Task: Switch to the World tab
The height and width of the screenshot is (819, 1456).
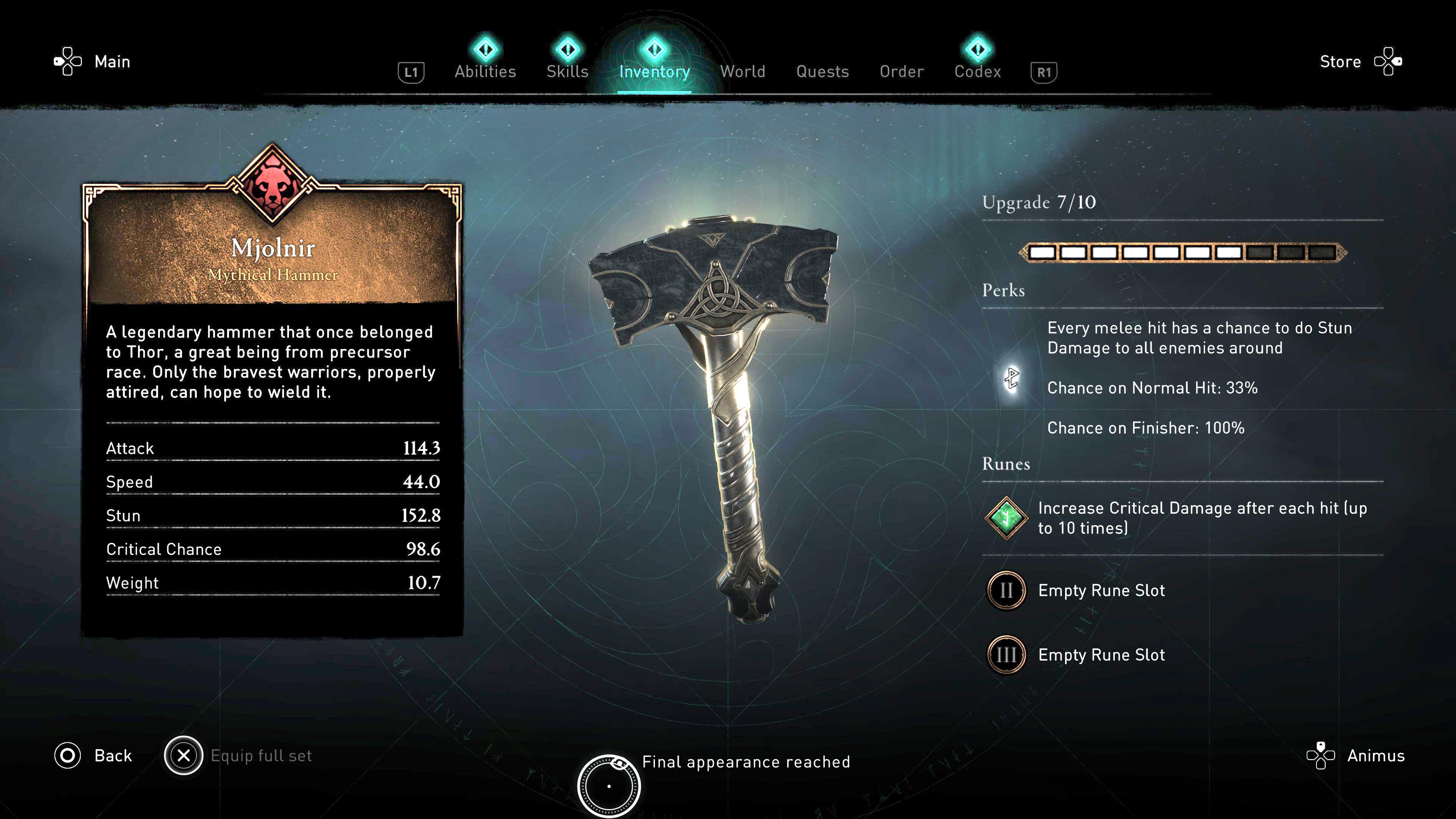Action: coord(743,72)
